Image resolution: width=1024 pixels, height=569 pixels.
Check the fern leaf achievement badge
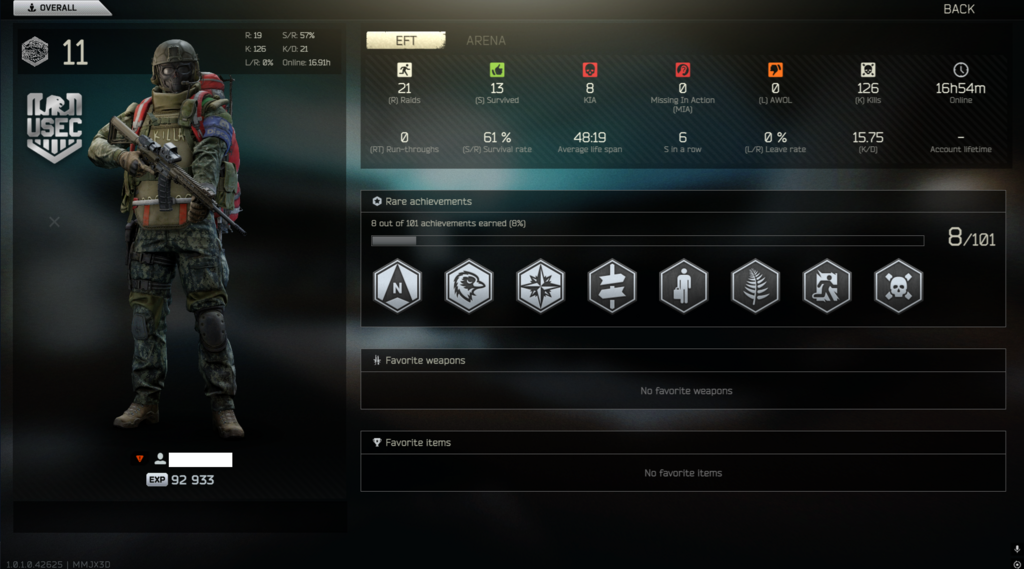(x=756, y=287)
